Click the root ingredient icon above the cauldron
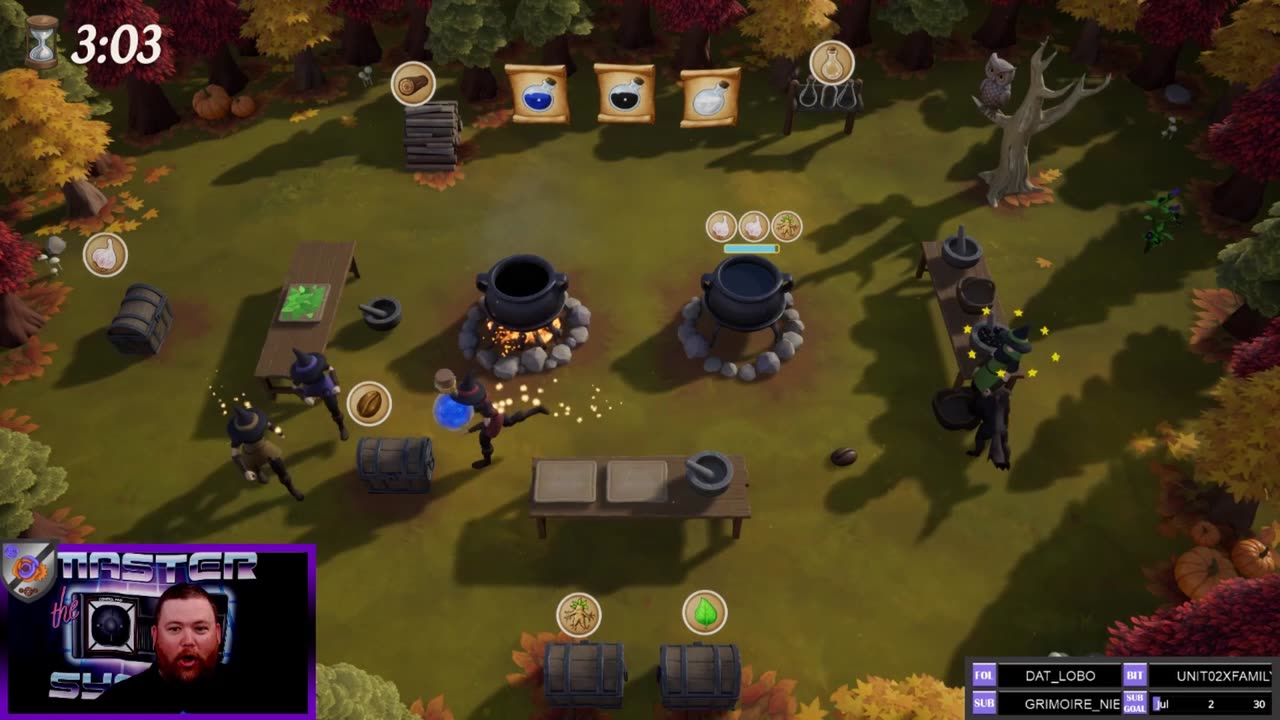Image resolution: width=1280 pixels, height=720 pixels. (x=787, y=226)
